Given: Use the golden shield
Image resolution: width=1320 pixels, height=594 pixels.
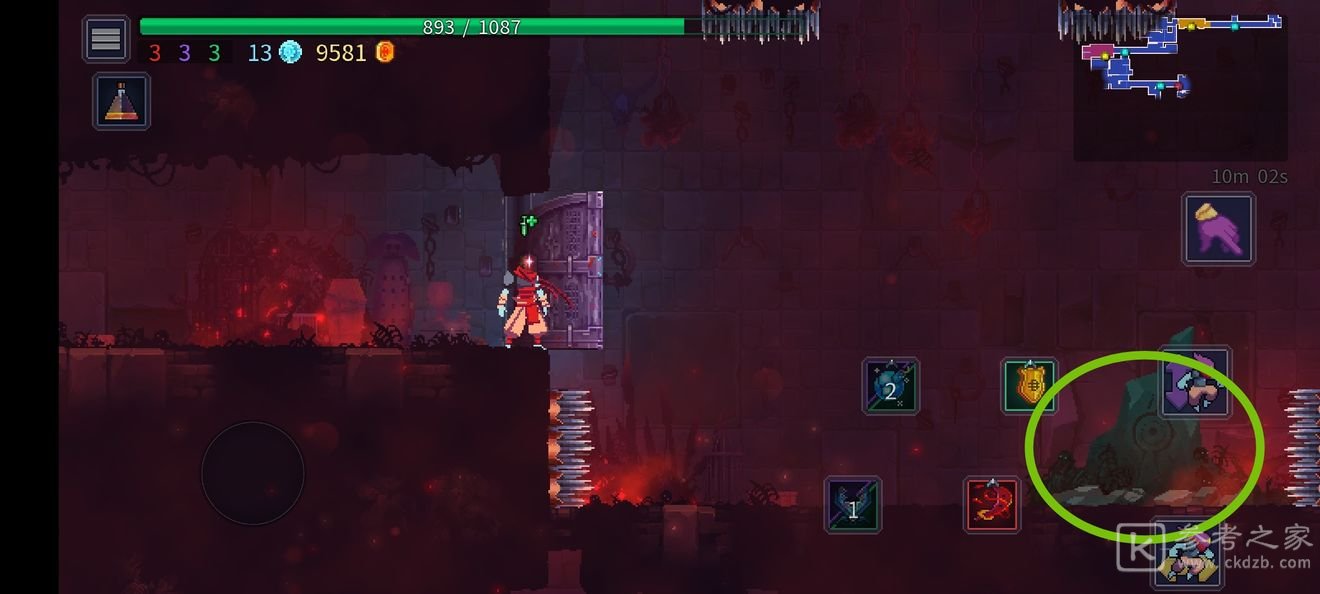Looking at the screenshot, I should (x=1030, y=386).
